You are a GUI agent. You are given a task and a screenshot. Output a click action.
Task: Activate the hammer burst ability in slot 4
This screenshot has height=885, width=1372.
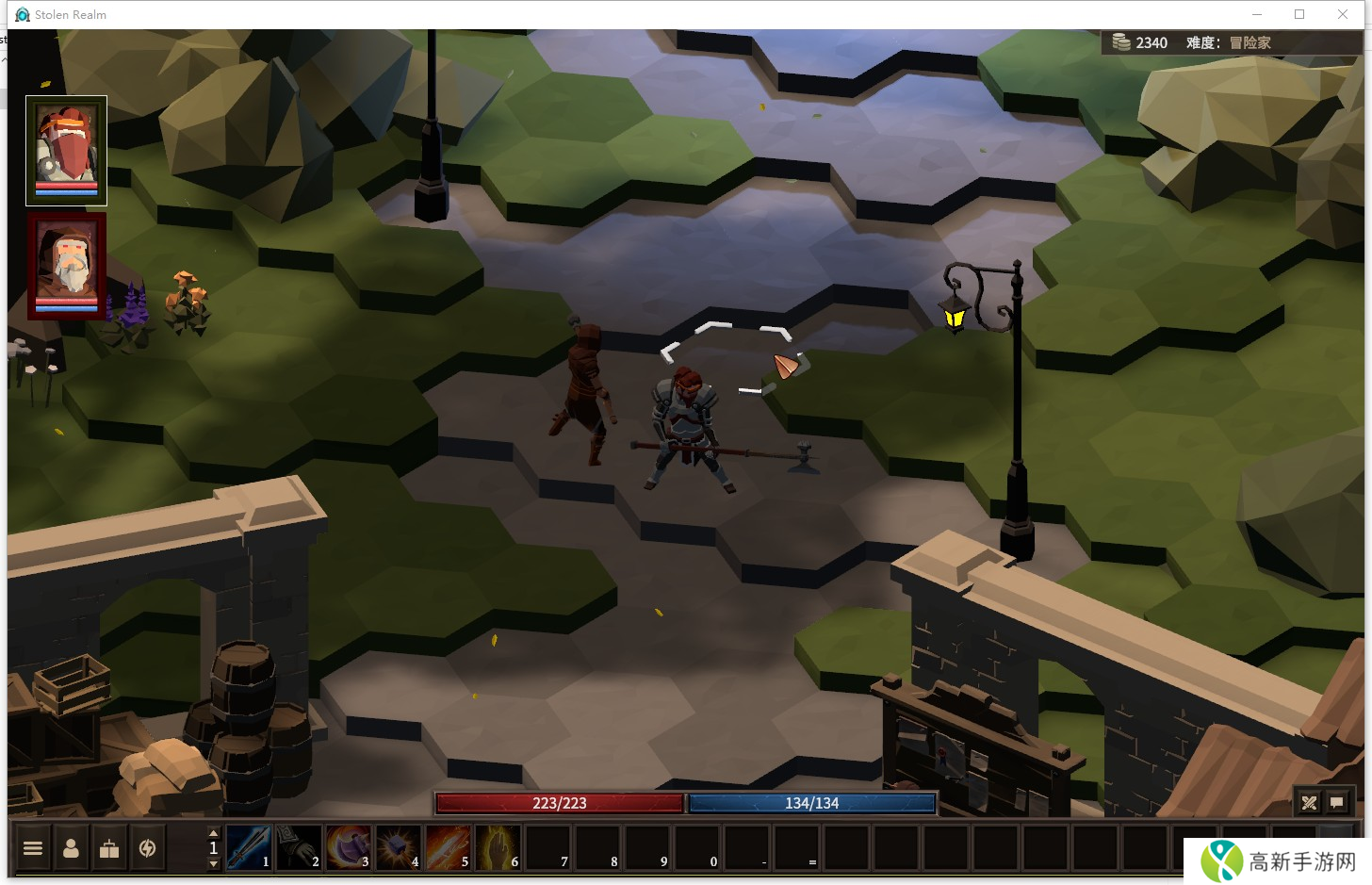point(398,846)
